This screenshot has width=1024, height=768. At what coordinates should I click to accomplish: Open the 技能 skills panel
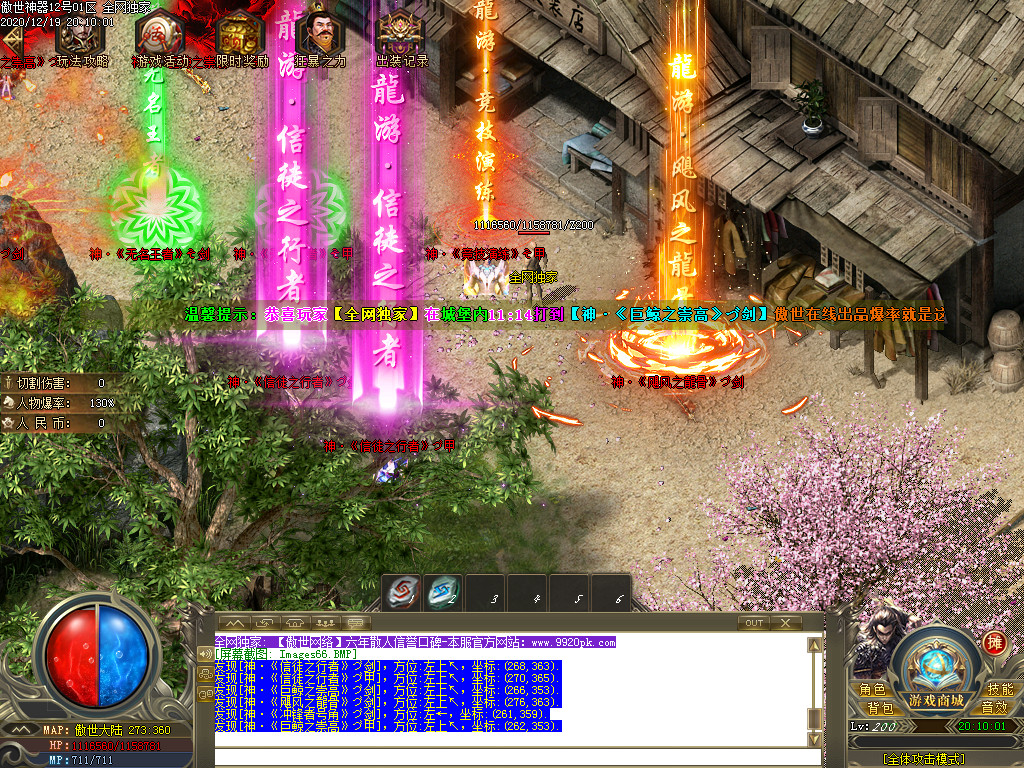1000,690
